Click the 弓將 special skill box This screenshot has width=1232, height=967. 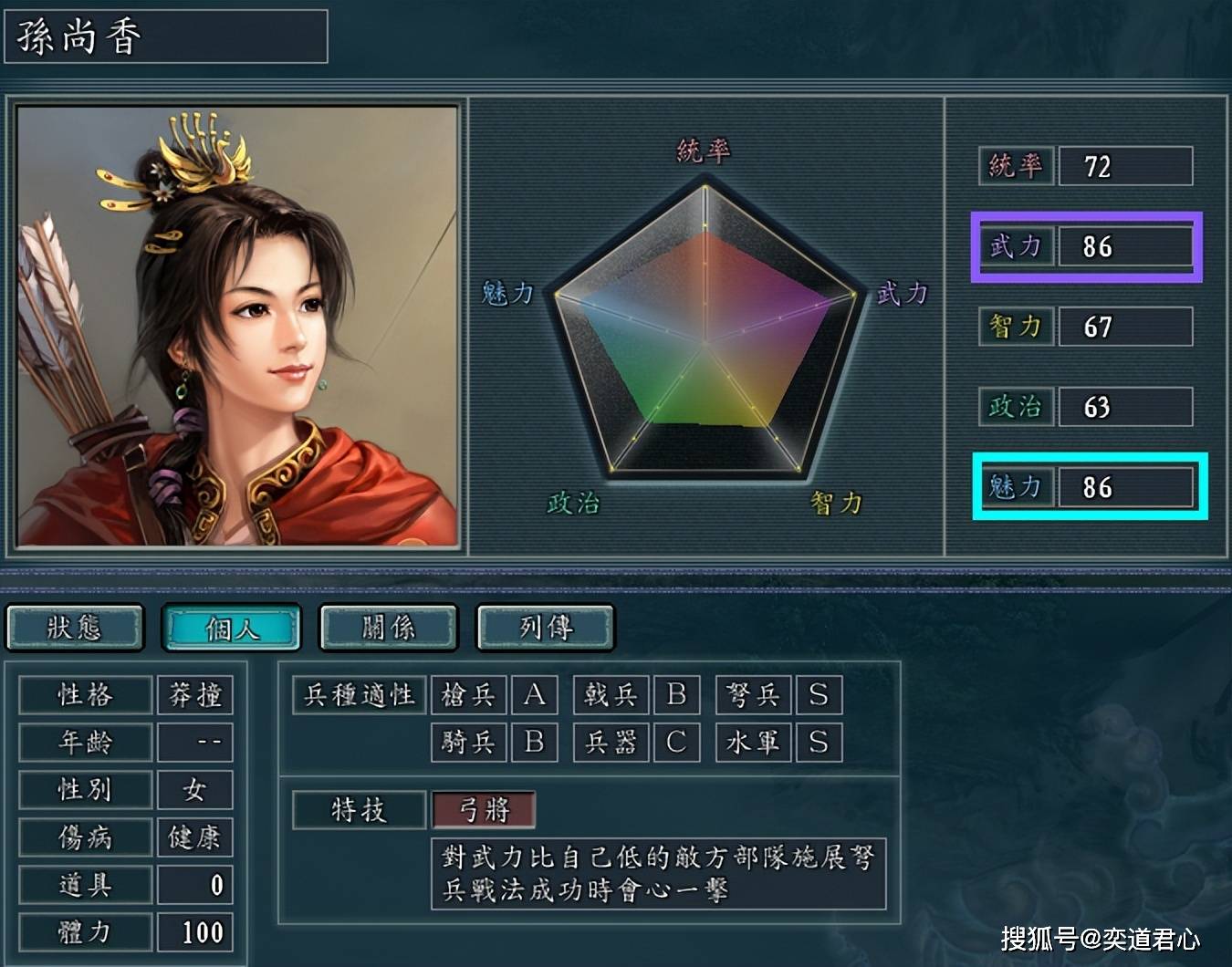click(x=484, y=809)
